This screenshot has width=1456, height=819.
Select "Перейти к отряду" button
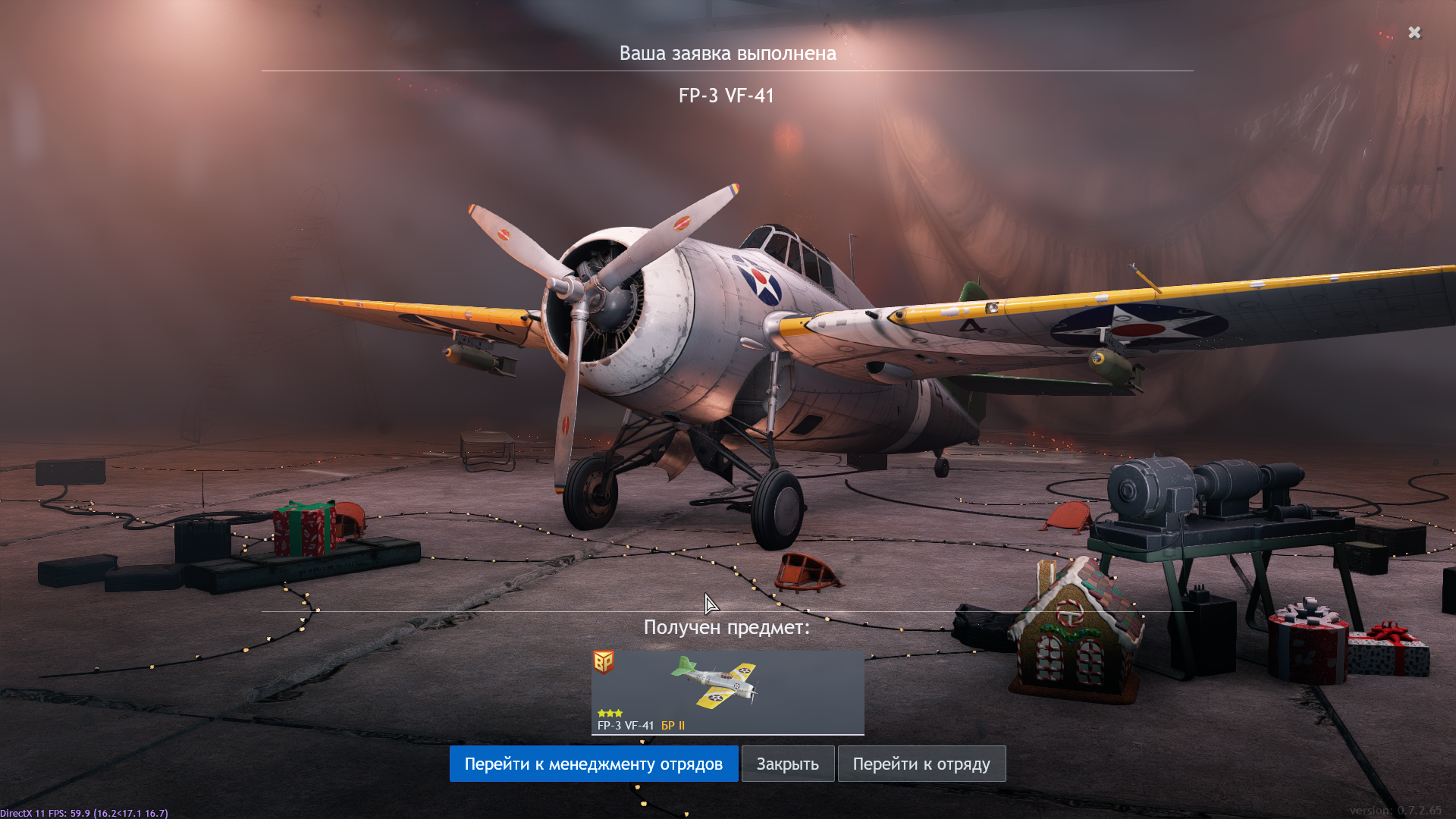point(921,764)
